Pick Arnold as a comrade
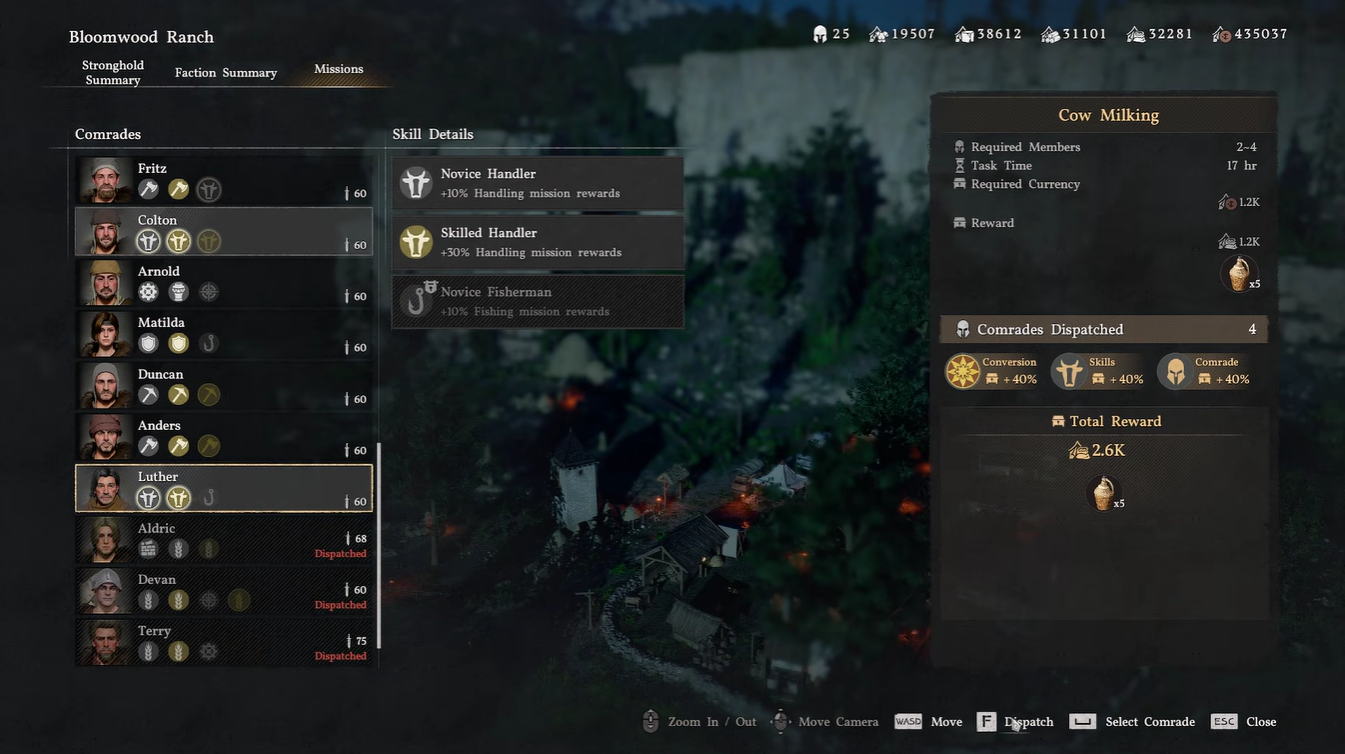The height and width of the screenshot is (754, 1345). coord(224,283)
